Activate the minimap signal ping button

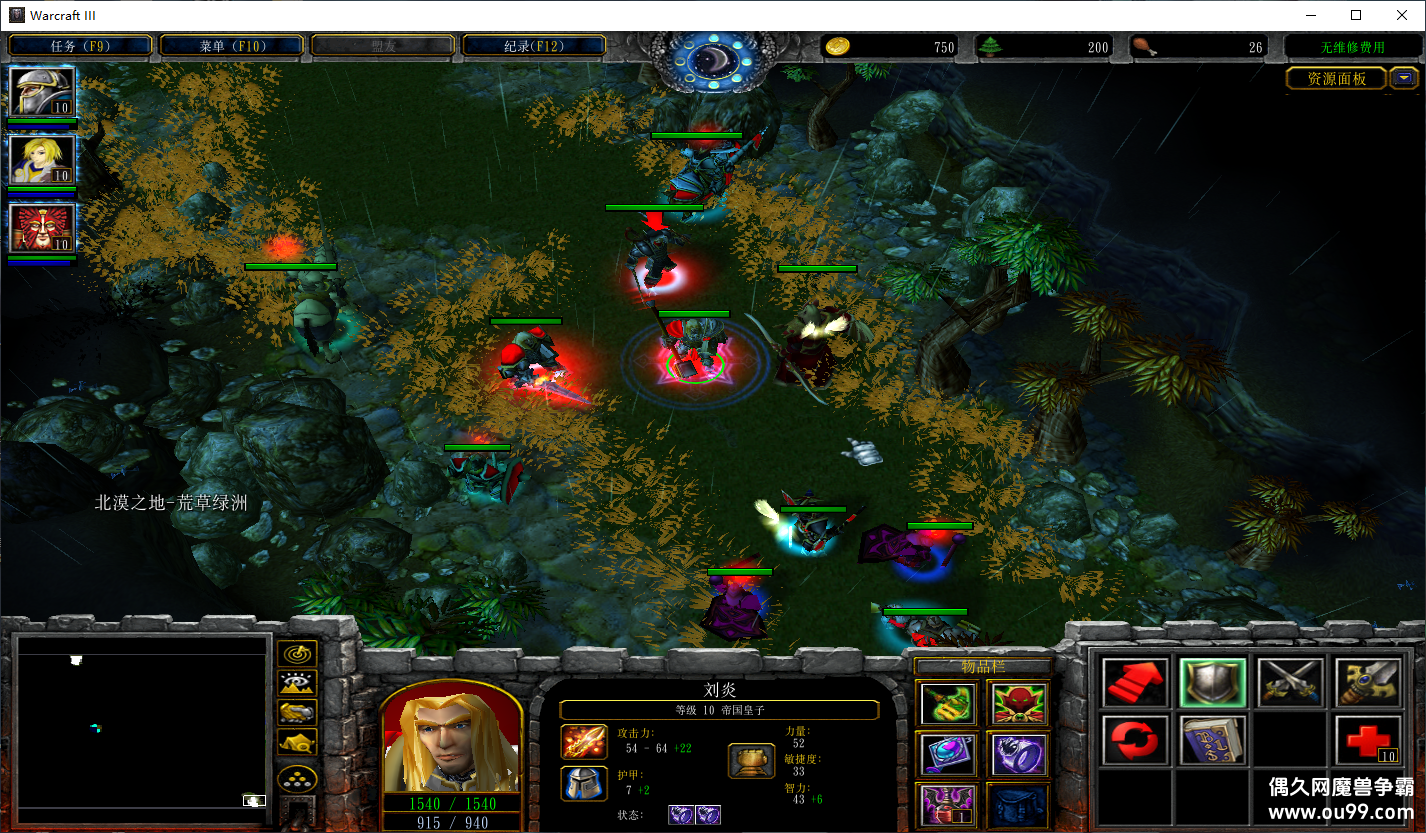pos(297,655)
